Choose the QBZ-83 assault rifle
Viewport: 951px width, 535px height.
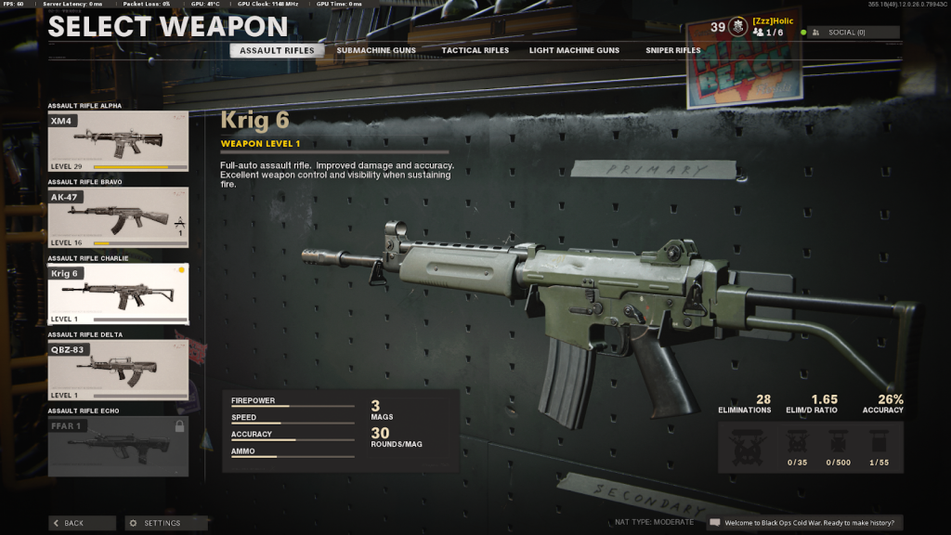point(118,370)
